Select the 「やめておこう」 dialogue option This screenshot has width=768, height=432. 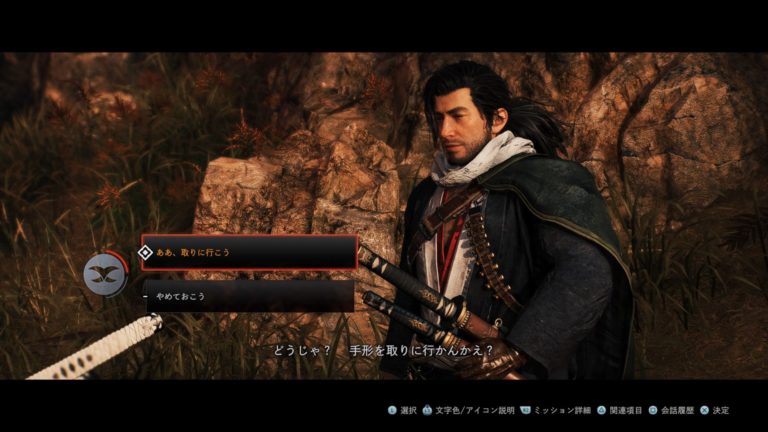248,295
